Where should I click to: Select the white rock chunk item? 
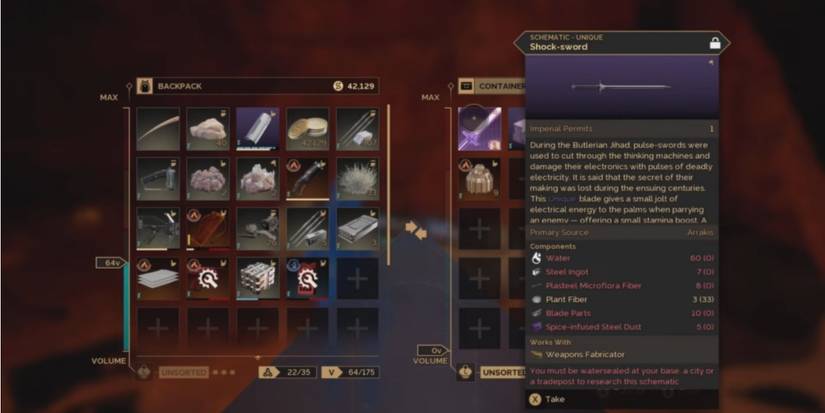click(208, 128)
